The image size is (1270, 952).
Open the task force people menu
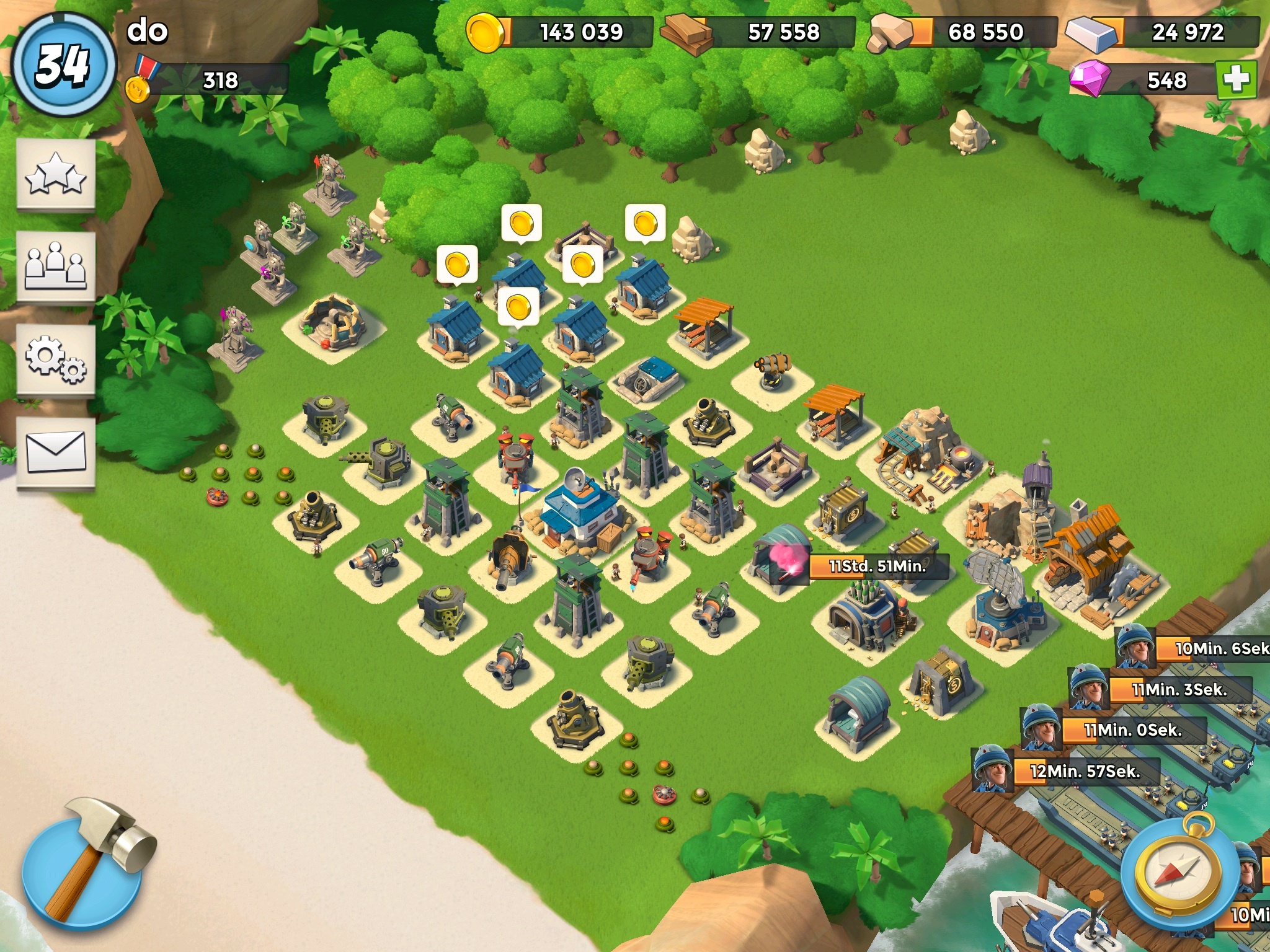(x=56, y=268)
